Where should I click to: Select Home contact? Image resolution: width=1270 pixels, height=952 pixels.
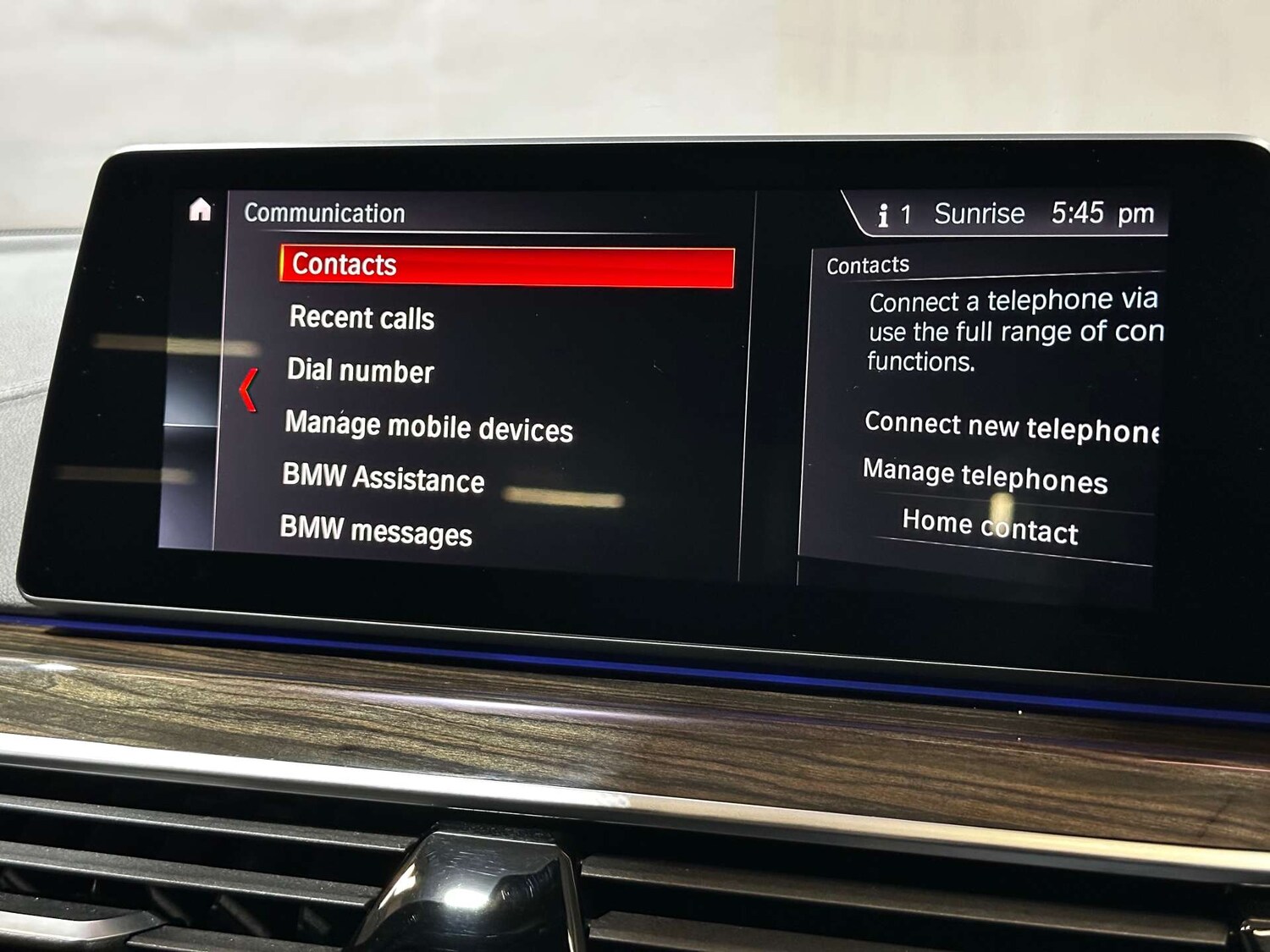989,528
